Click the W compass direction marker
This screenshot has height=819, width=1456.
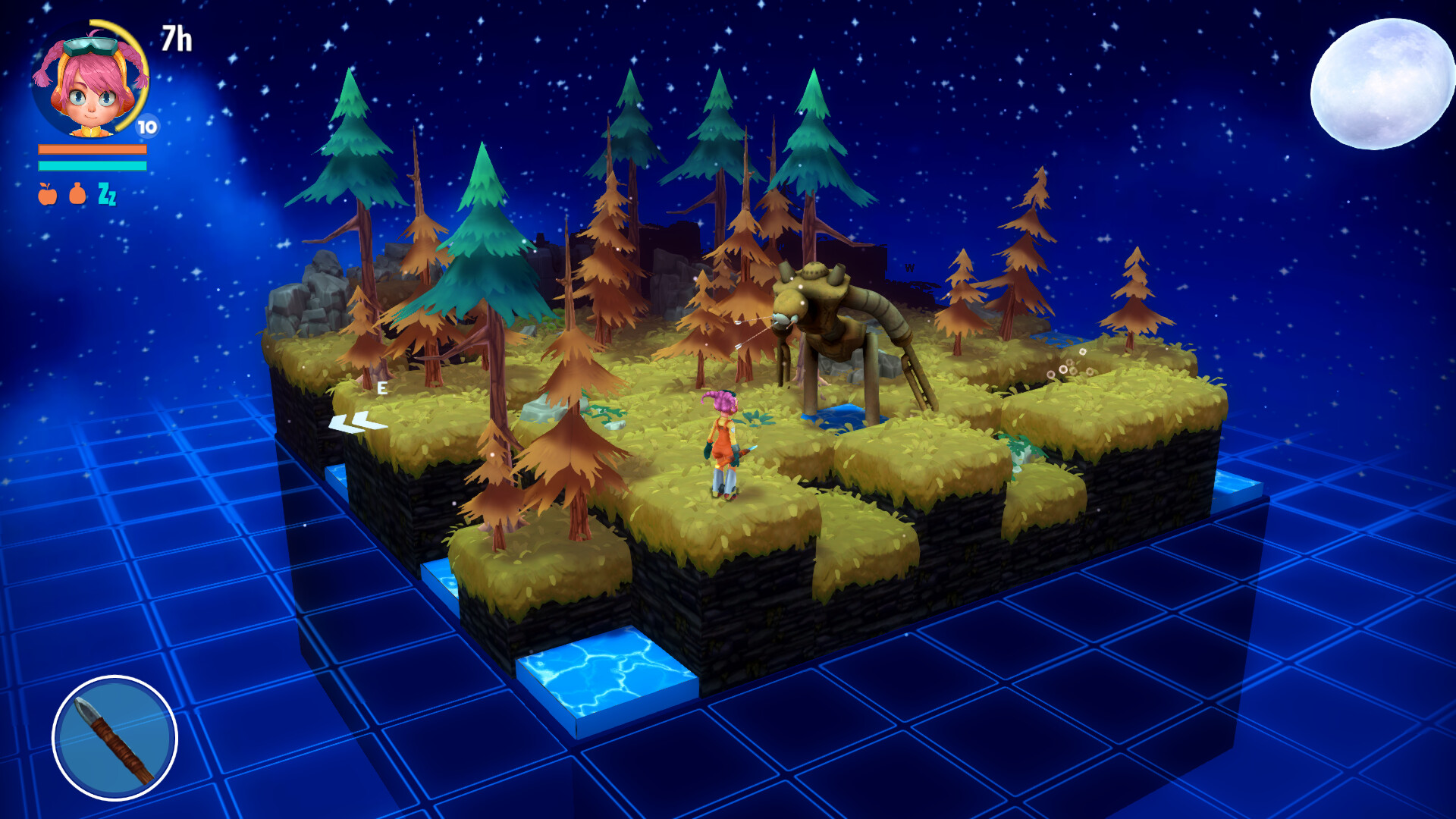tap(909, 268)
